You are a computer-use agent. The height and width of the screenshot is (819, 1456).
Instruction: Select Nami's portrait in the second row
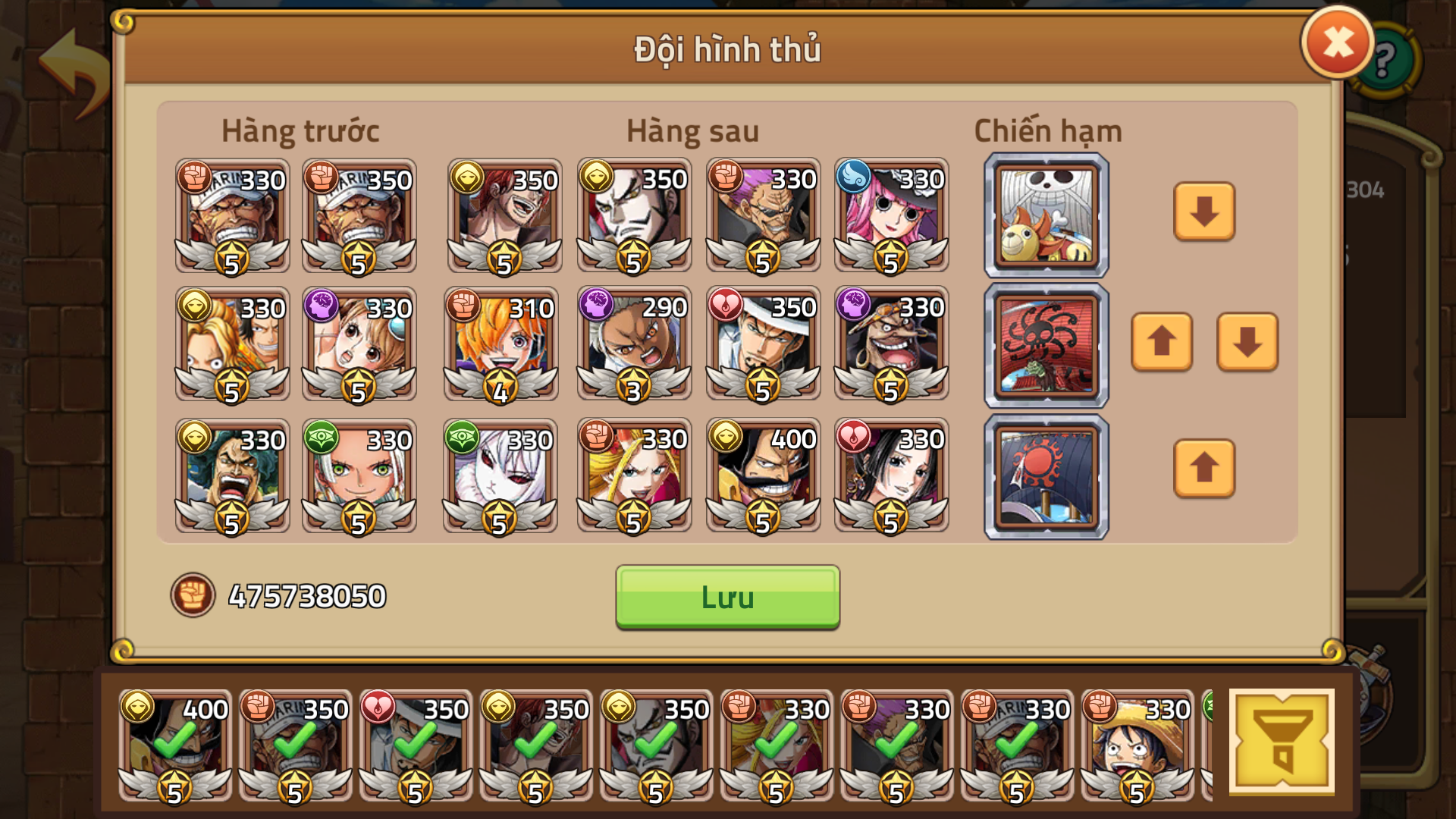point(359,347)
